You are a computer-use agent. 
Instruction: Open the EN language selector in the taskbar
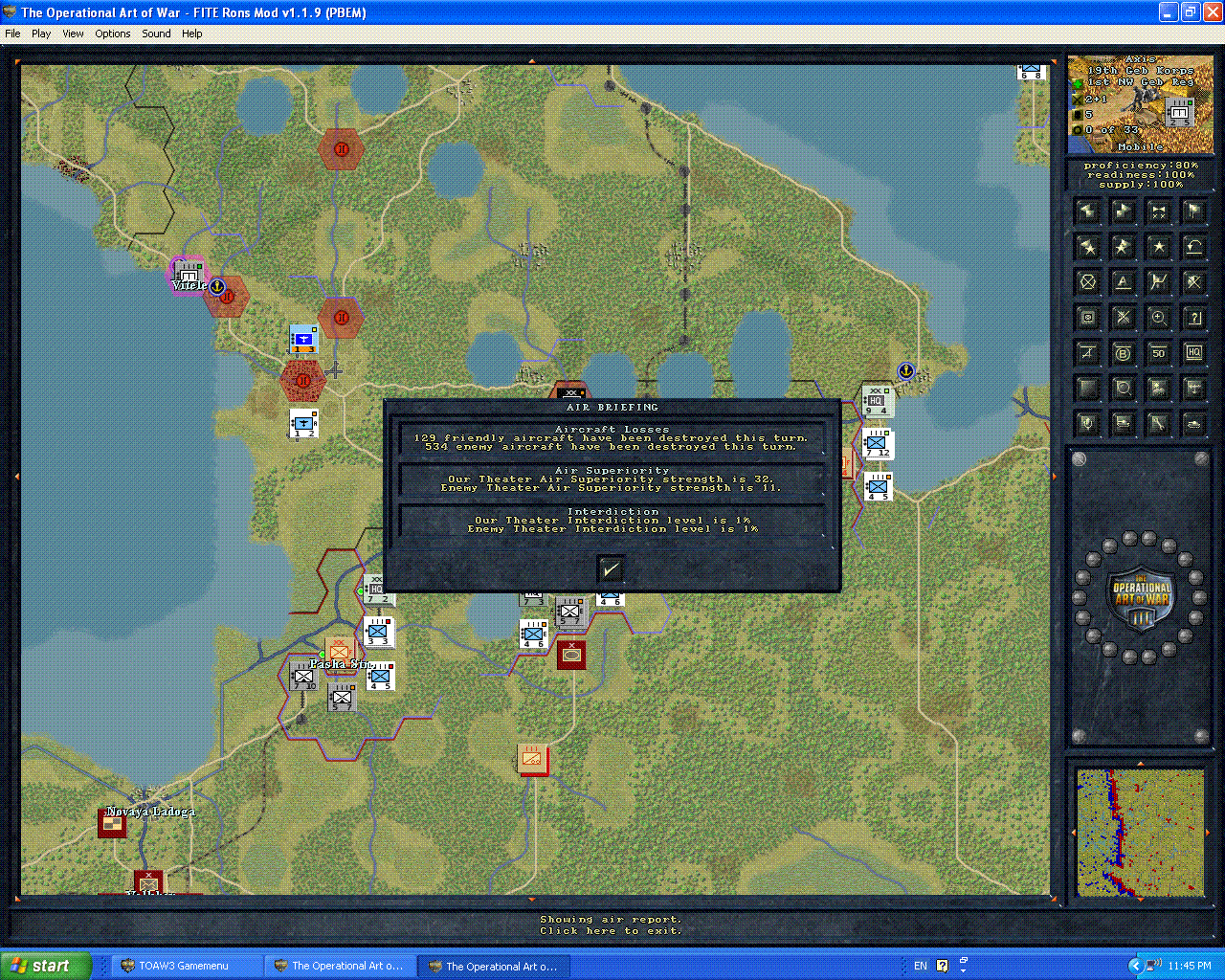coord(920,966)
